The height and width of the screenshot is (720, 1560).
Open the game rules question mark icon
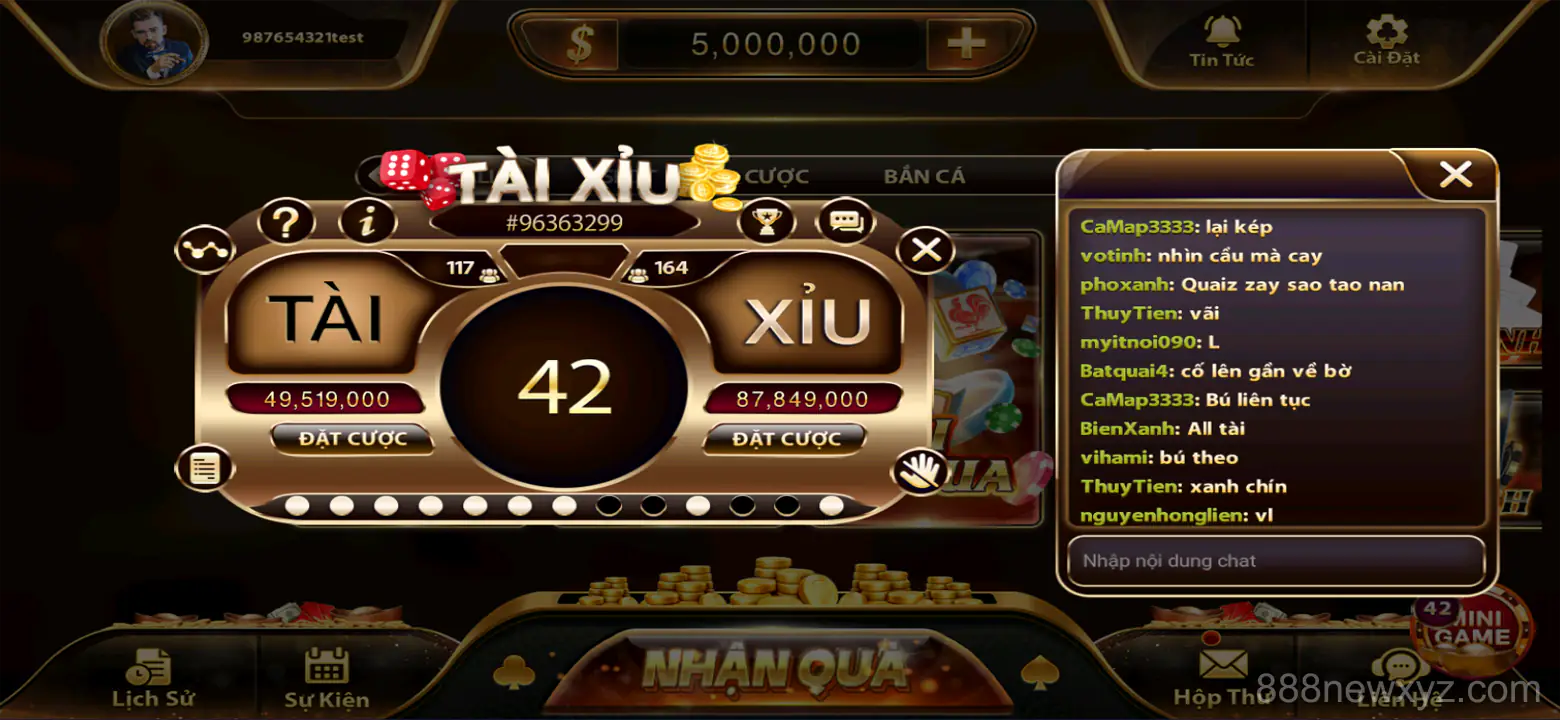285,220
